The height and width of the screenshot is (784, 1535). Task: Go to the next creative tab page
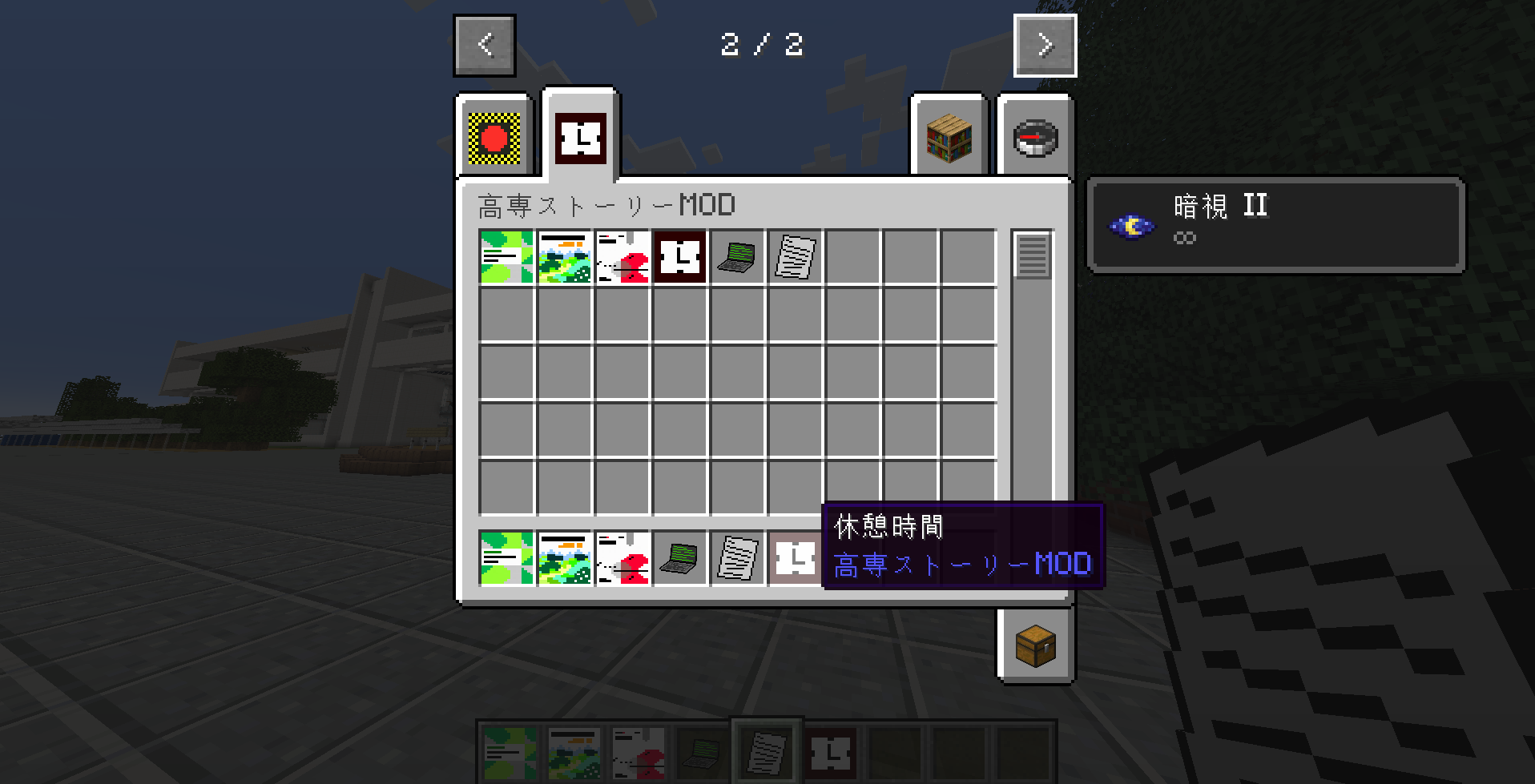tap(1045, 46)
